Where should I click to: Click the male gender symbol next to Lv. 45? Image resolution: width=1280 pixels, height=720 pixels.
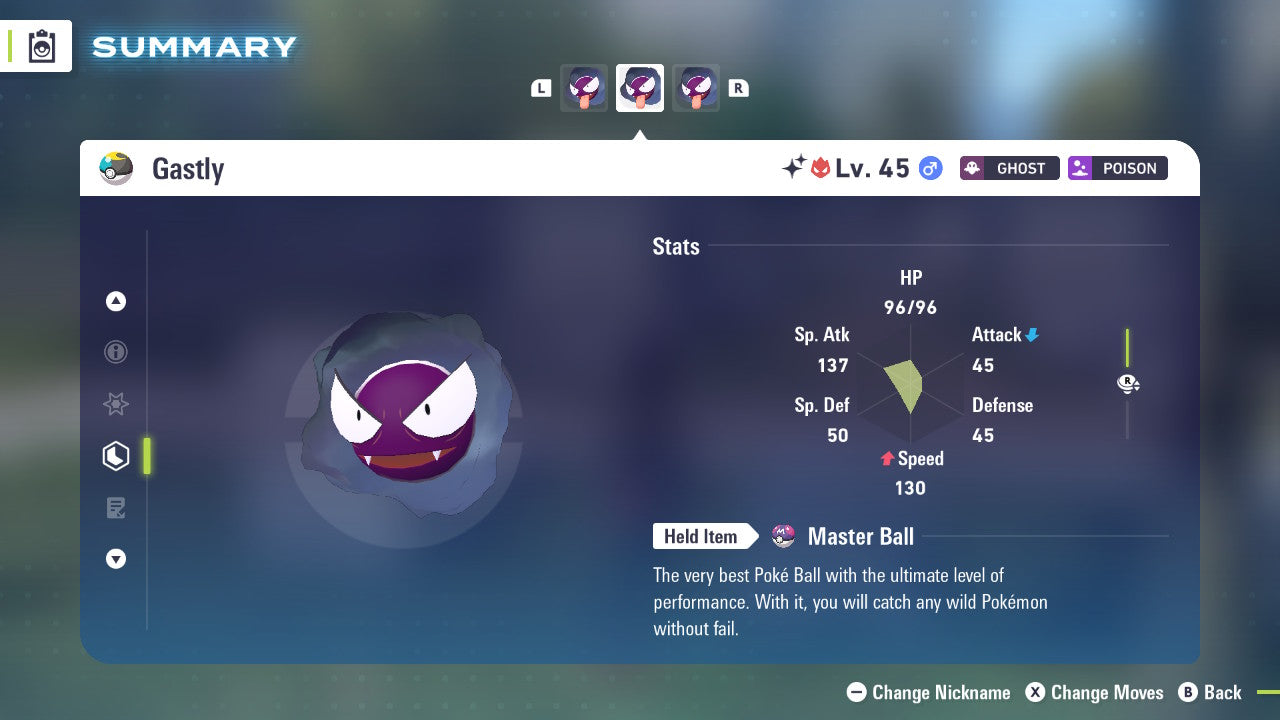pyautogui.click(x=930, y=169)
